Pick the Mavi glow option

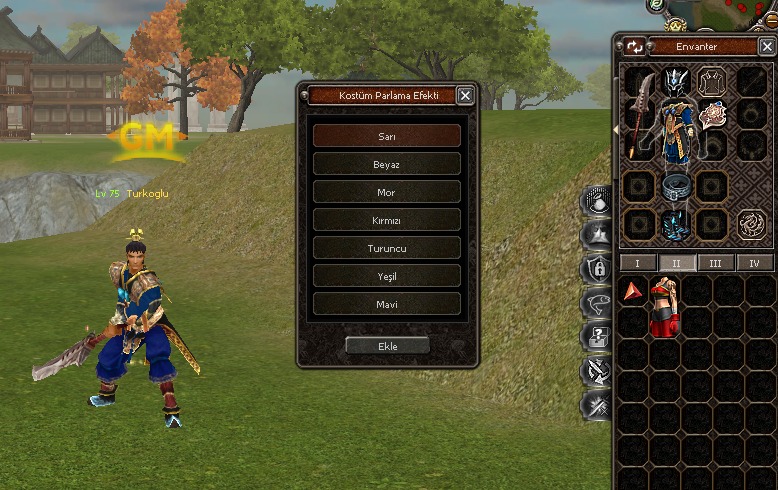tap(386, 303)
